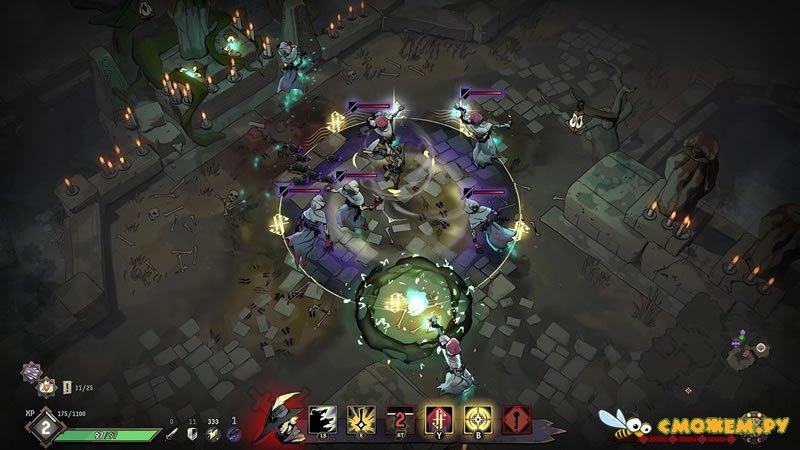Image resolution: width=800 pixels, height=450 pixels.
Task: Open the quest exclamation mark tracker
Action: (66, 389)
